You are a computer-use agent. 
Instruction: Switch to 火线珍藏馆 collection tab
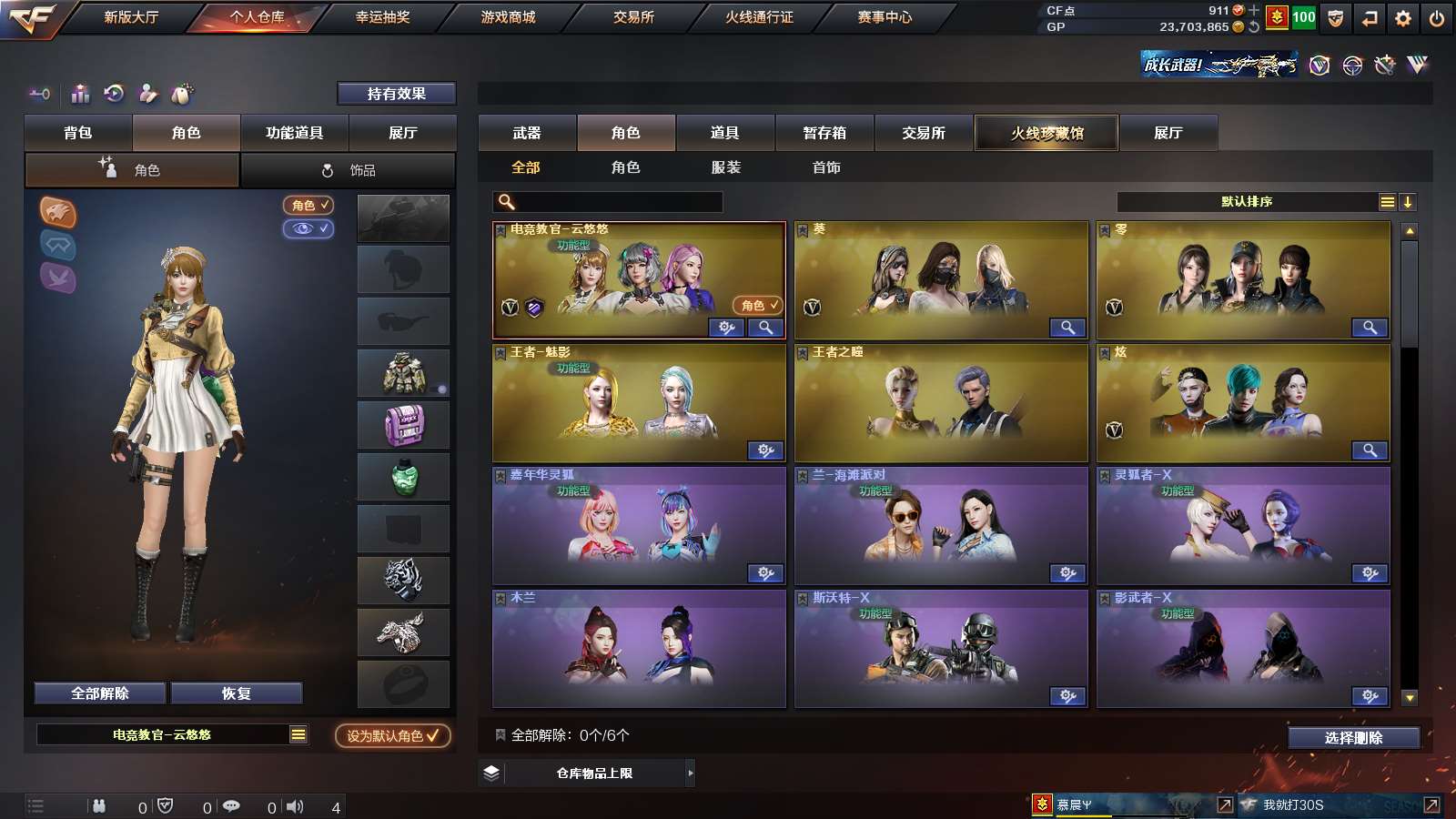[1046, 133]
